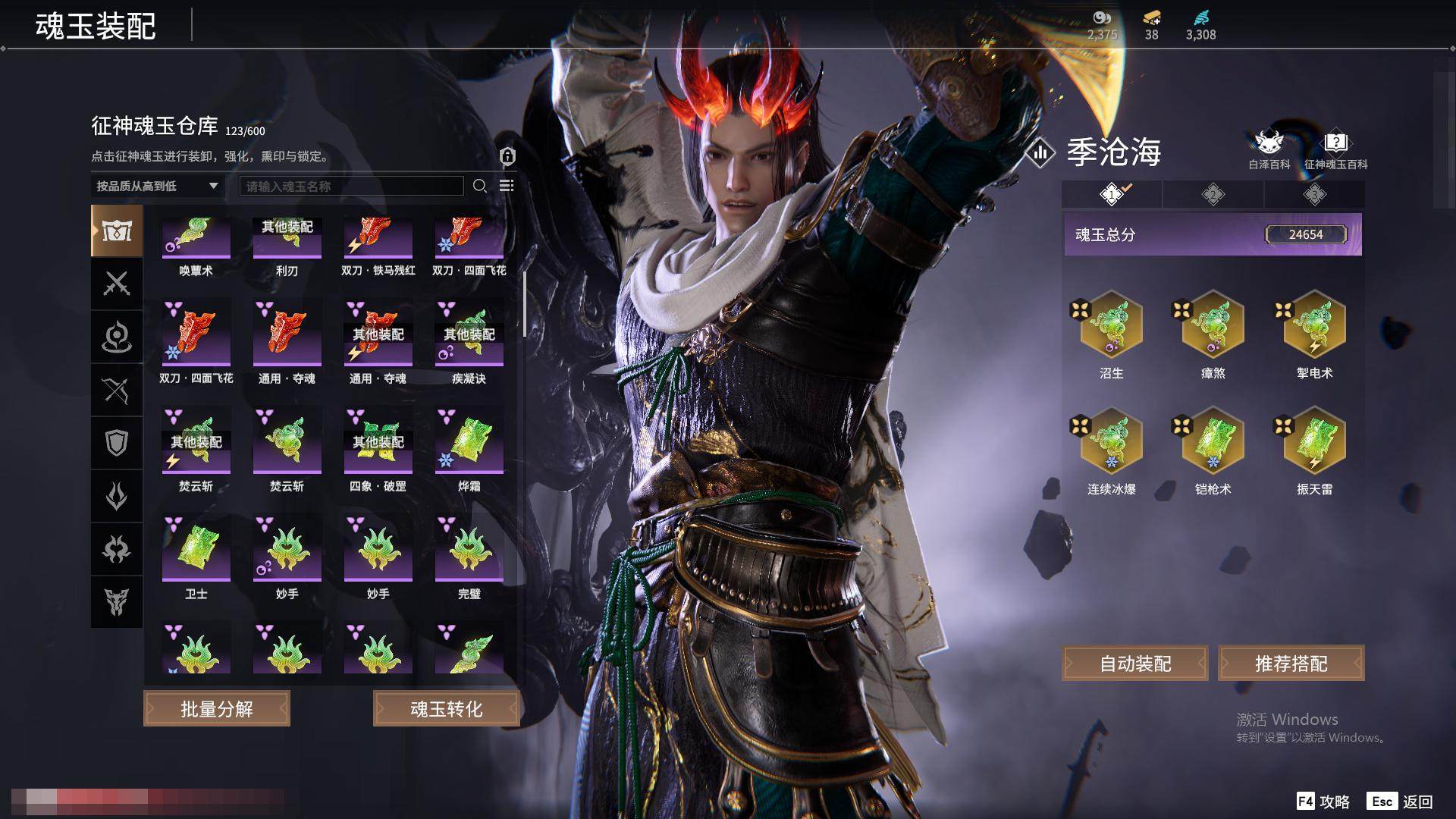Open the list filter menu icon
Viewport: 1456px width, 819px height.
(x=507, y=186)
